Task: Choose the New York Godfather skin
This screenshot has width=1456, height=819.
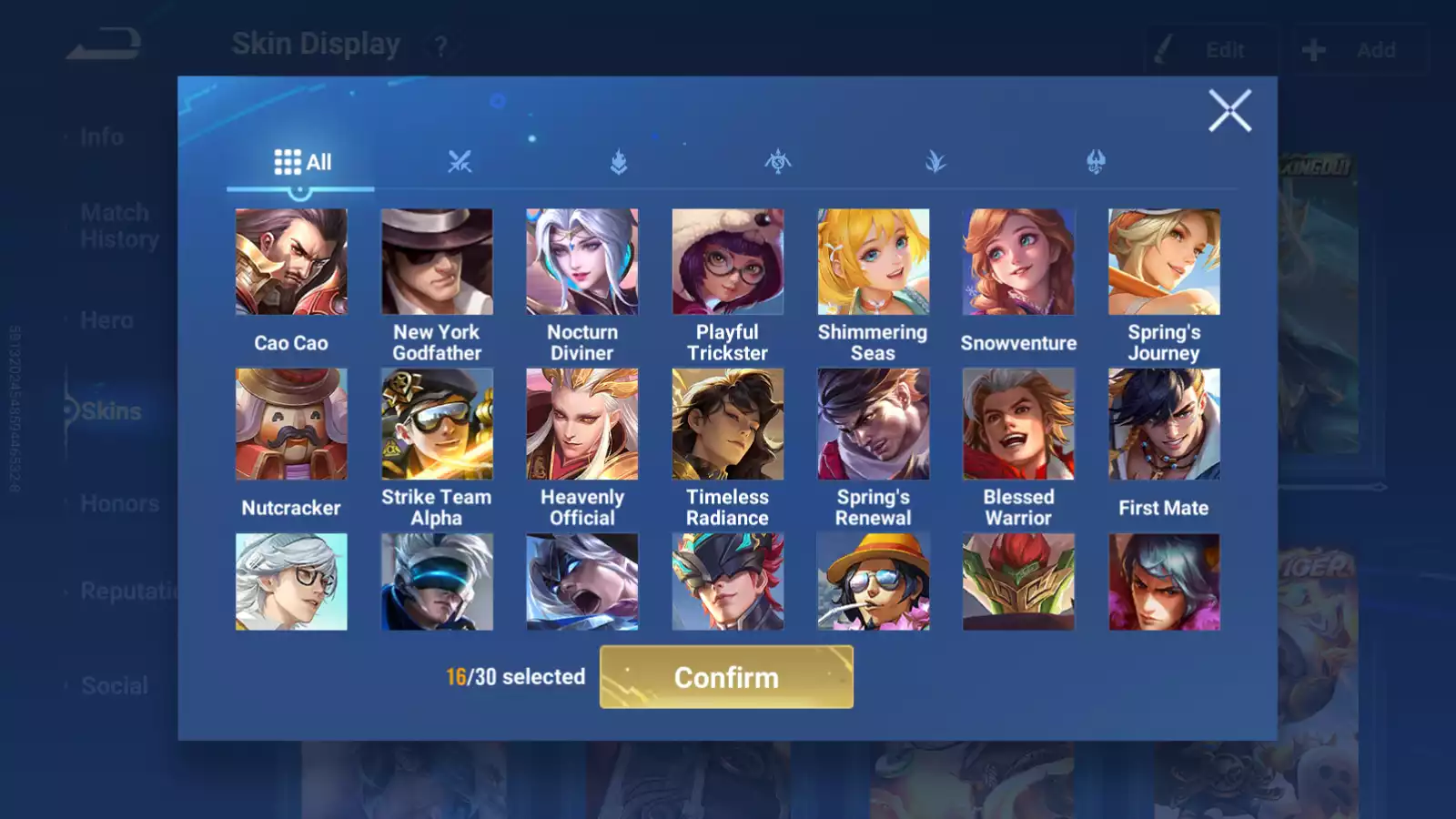Action: click(437, 262)
